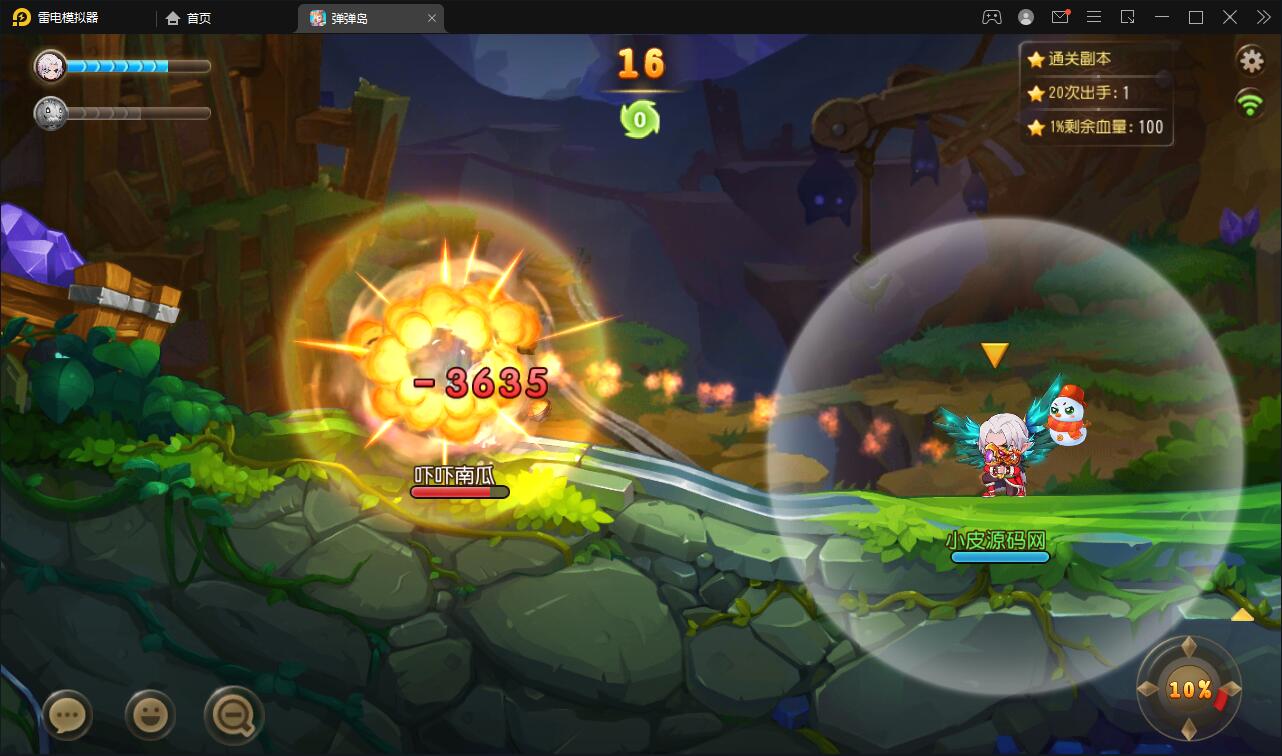
Task: Open the gear settings menu
Action: 1251,60
